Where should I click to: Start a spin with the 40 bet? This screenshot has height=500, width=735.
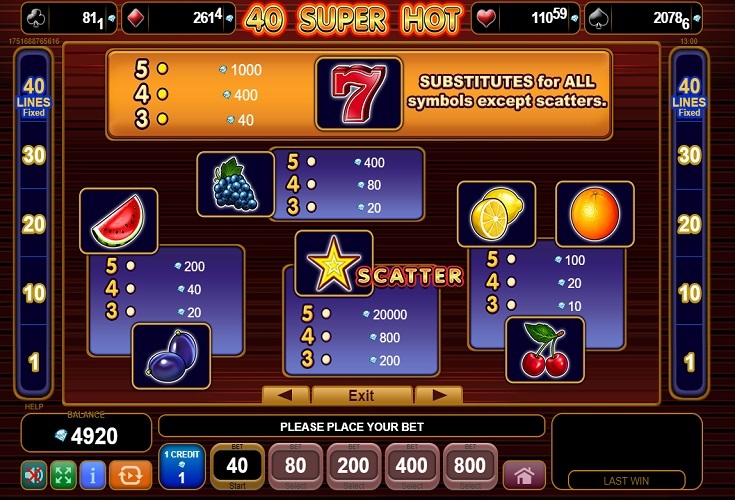[x=238, y=465]
